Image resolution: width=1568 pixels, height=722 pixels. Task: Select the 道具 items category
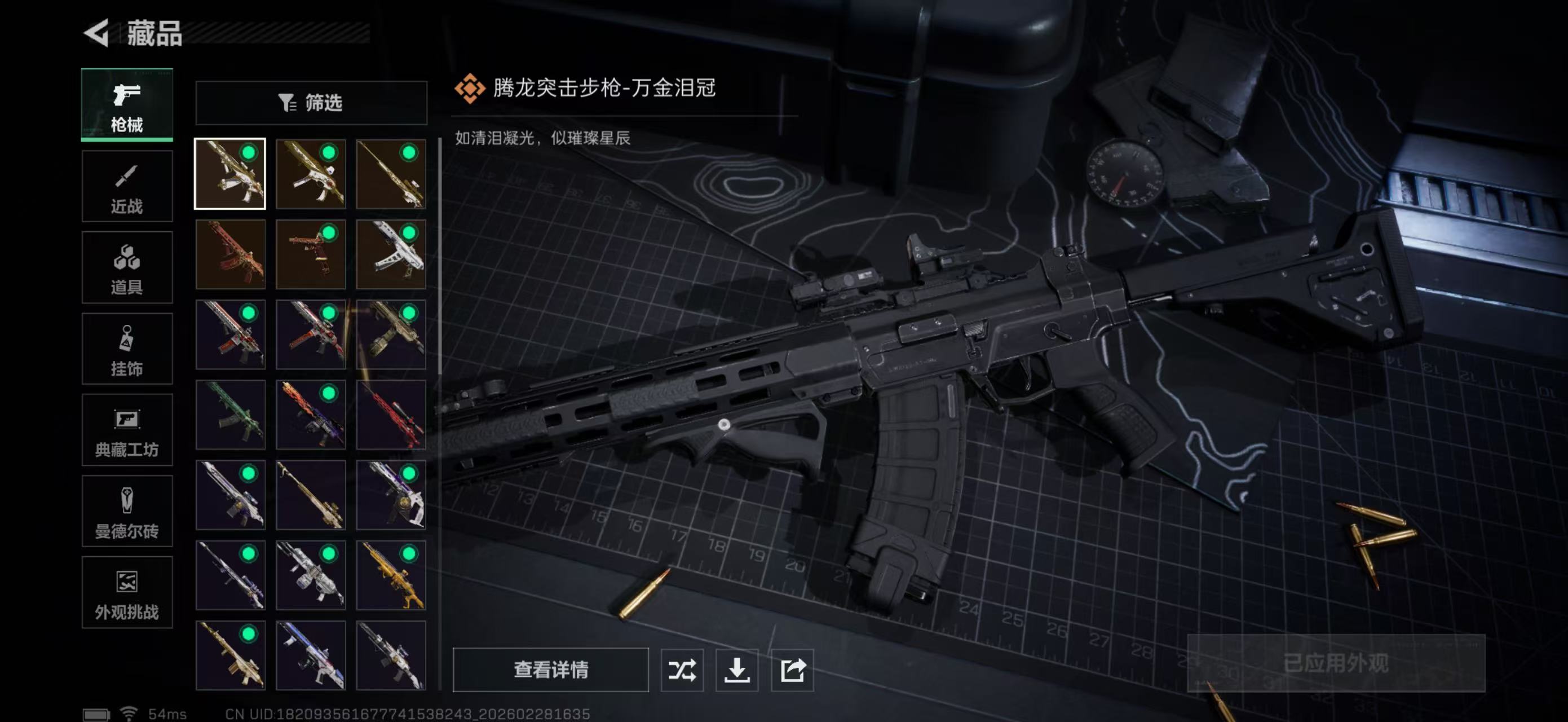click(x=126, y=267)
